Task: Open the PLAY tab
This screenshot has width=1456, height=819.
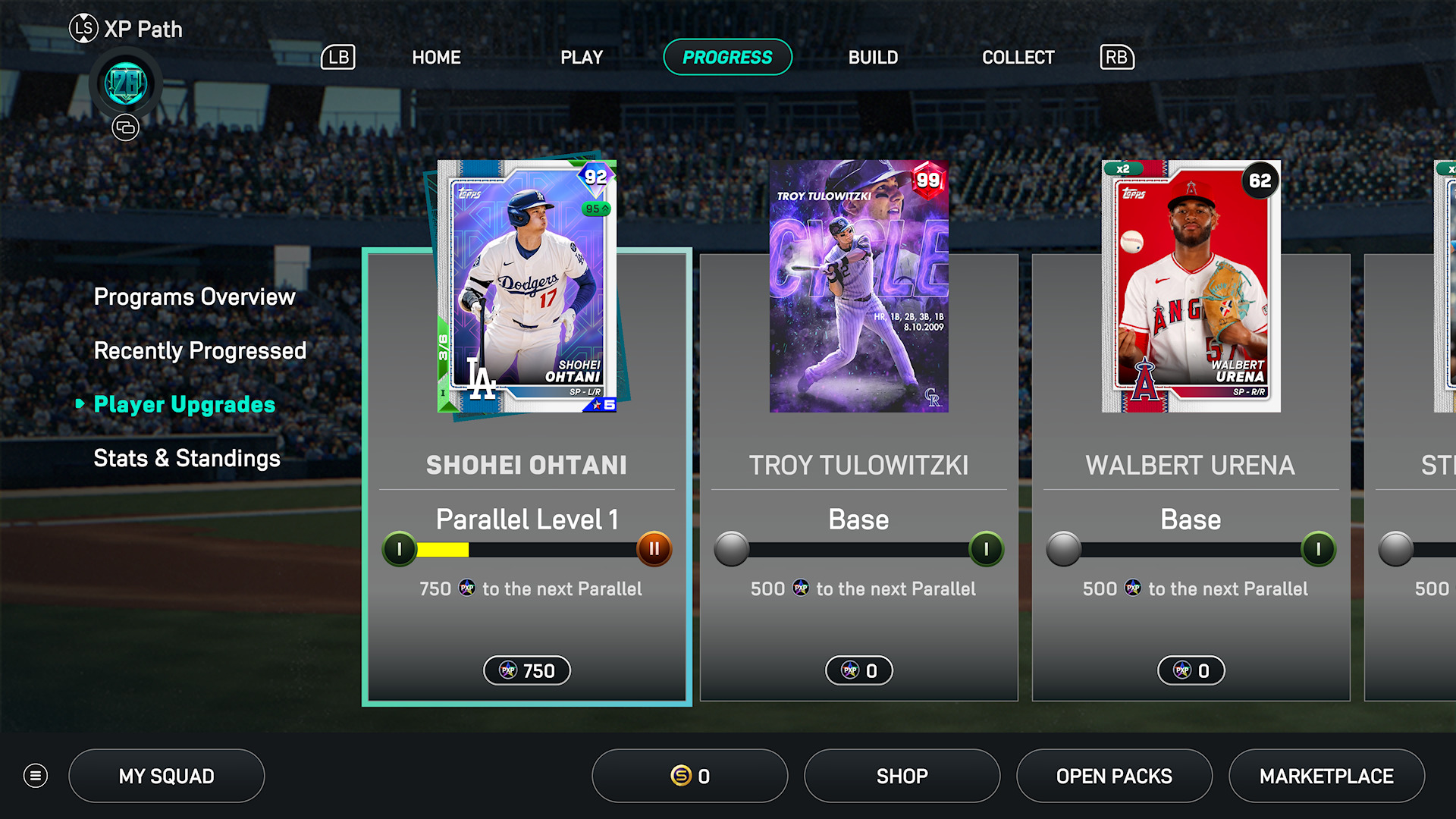Action: (582, 58)
